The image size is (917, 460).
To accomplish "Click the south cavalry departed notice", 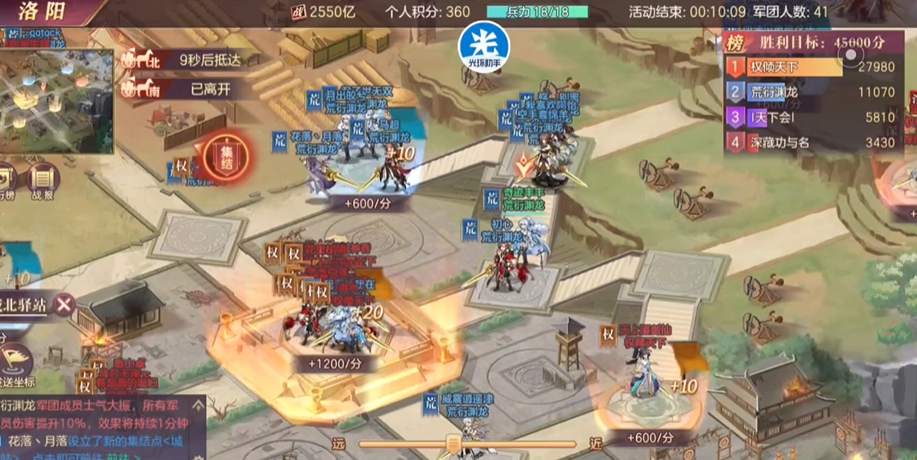I will click(x=180, y=88).
